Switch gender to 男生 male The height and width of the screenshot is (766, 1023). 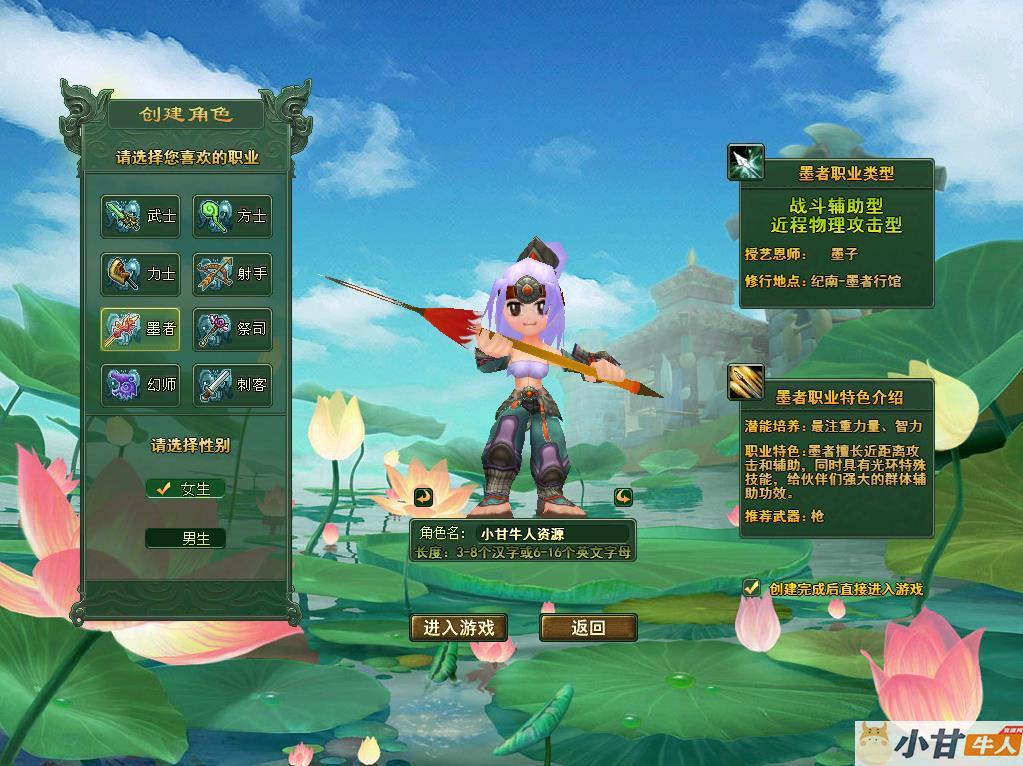185,539
